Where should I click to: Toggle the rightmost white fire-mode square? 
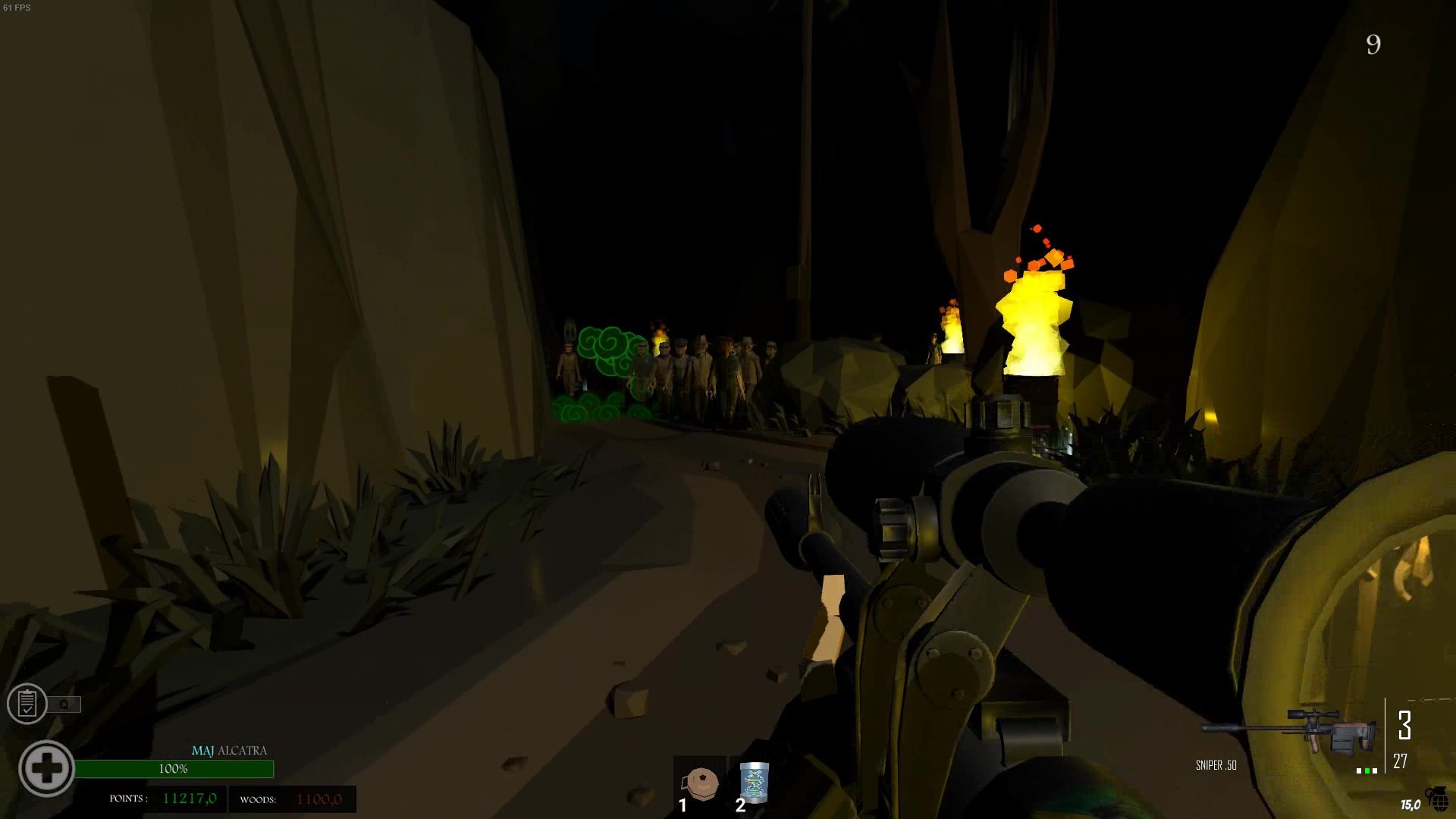[x=1375, y=771]
